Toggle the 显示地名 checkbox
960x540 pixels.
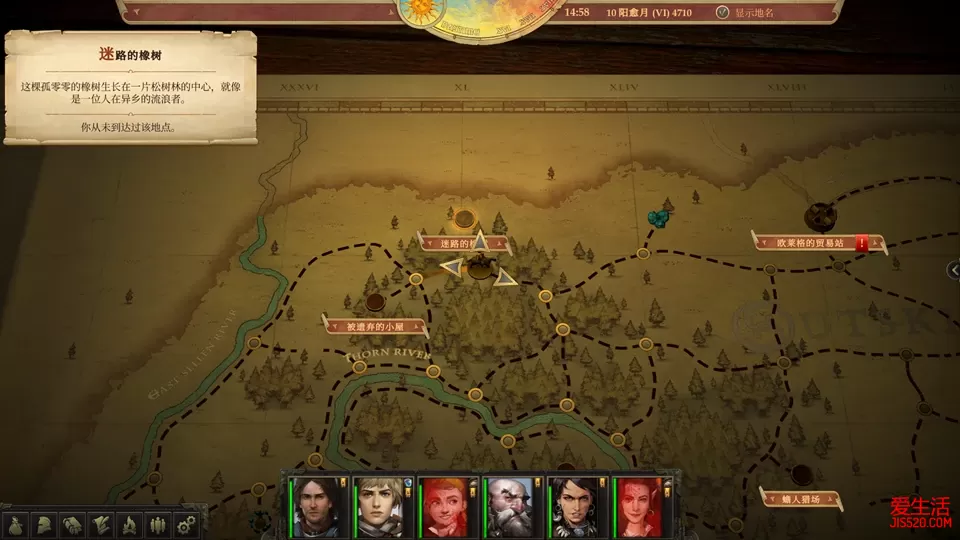coord(723,13)
